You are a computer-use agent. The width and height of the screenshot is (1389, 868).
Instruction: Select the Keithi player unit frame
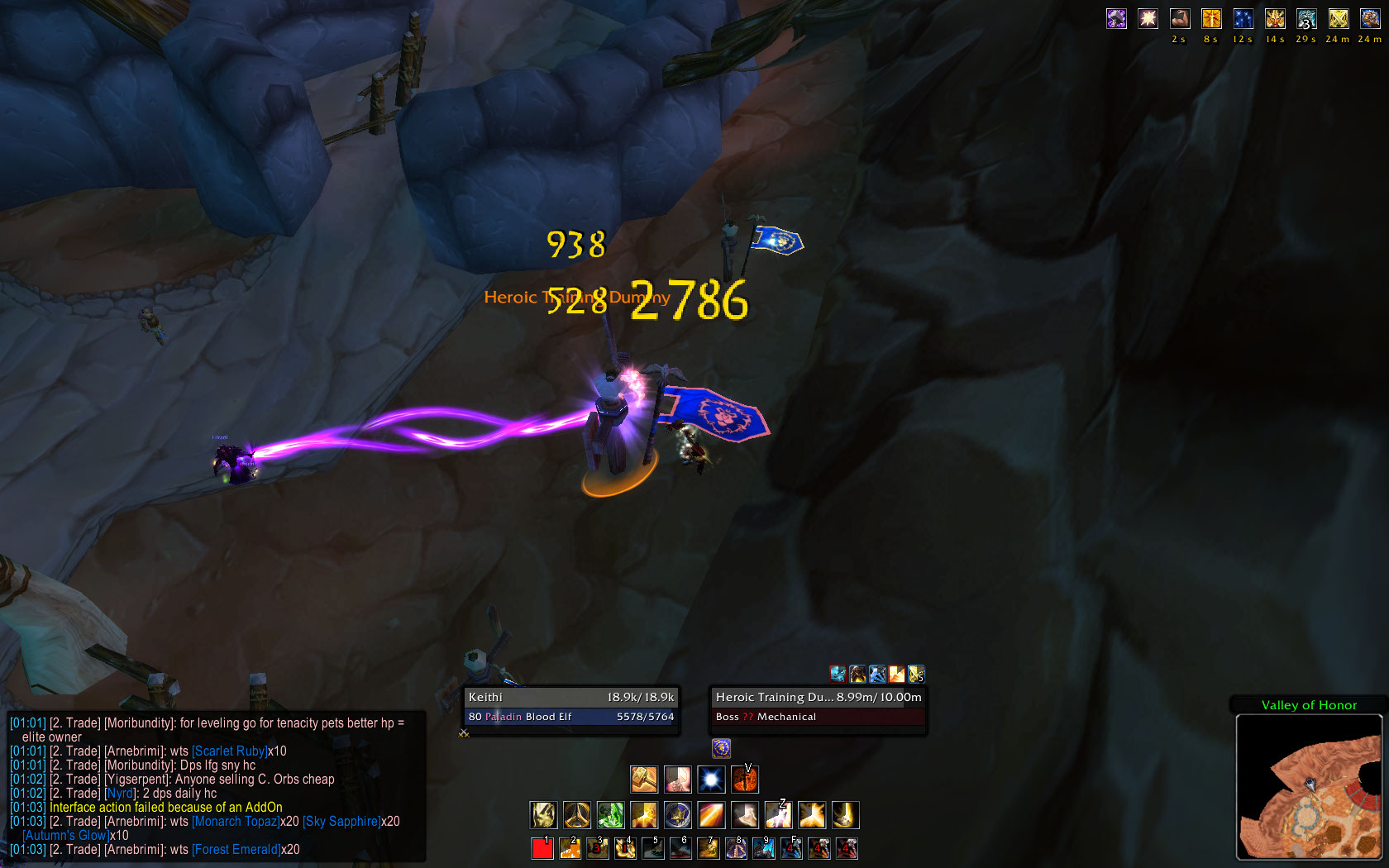click(570, 707)
